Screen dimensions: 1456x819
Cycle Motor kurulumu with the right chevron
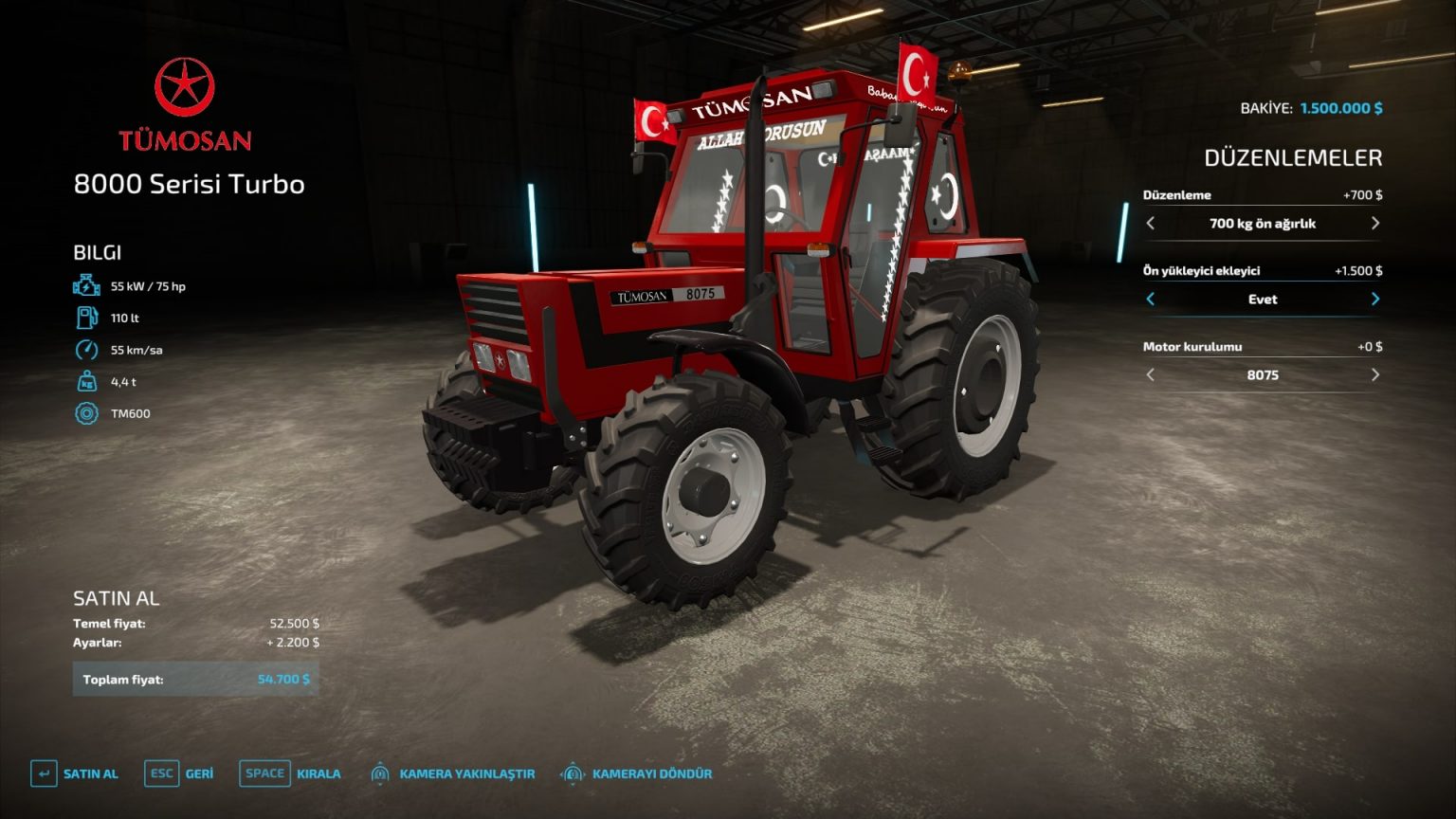1375,375
